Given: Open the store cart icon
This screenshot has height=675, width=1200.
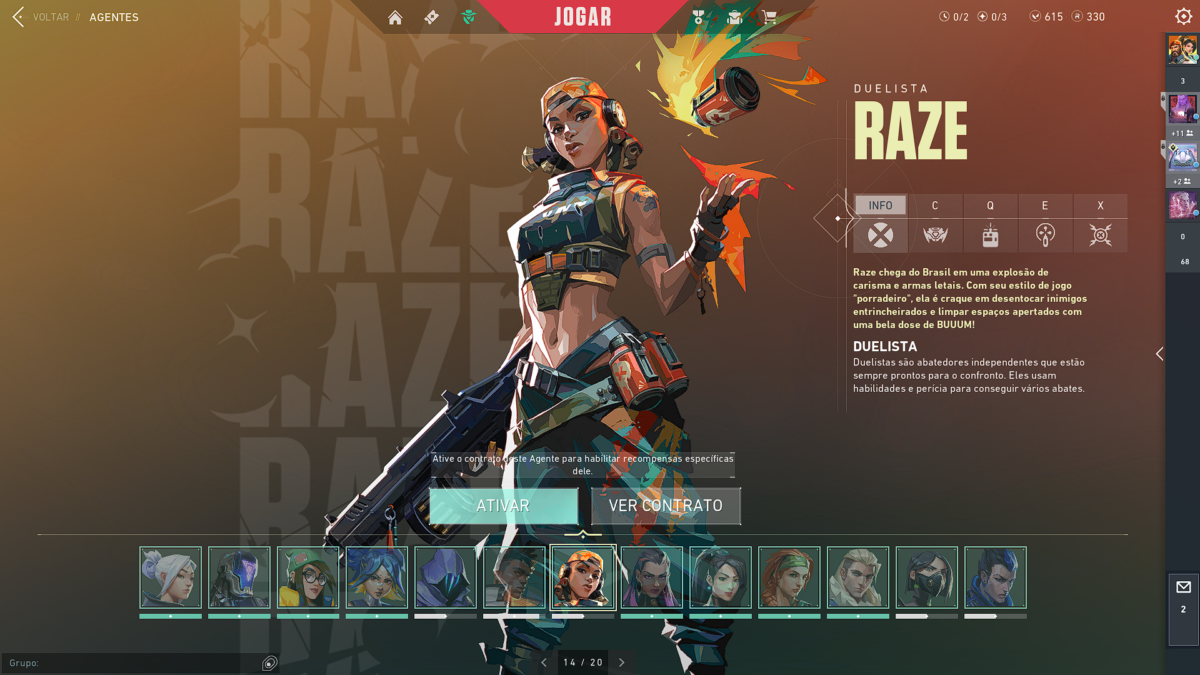Looking at the screenshot, I should tap(769, 17).
